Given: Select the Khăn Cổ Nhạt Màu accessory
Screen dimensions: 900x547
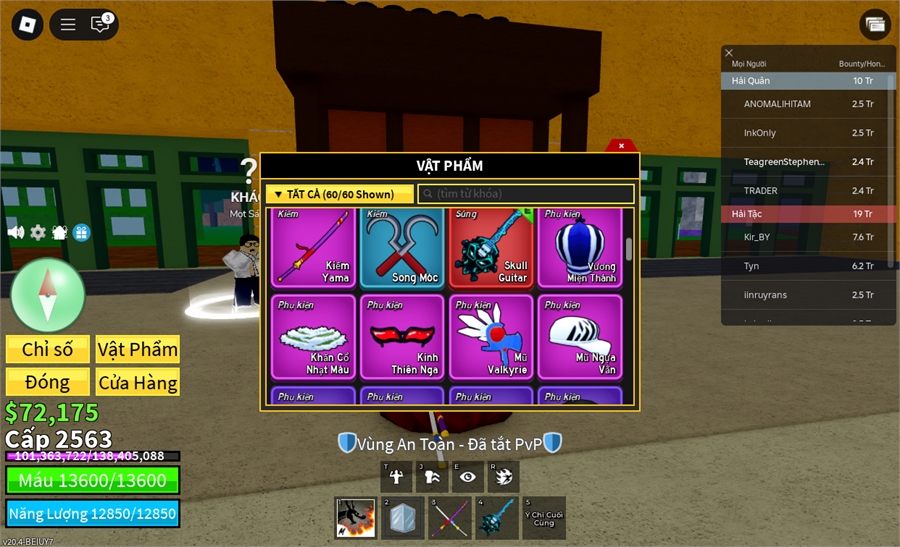Looking at the screenshot, I should point(314,337).
